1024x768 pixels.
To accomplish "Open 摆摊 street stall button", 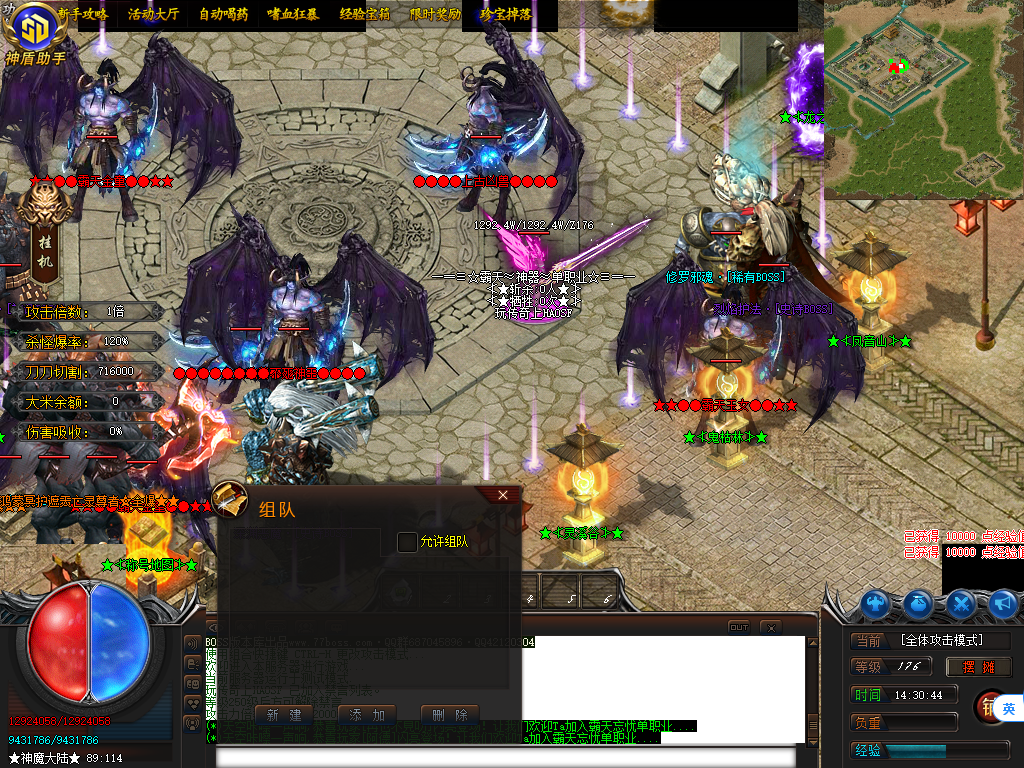I will (978, 667).
